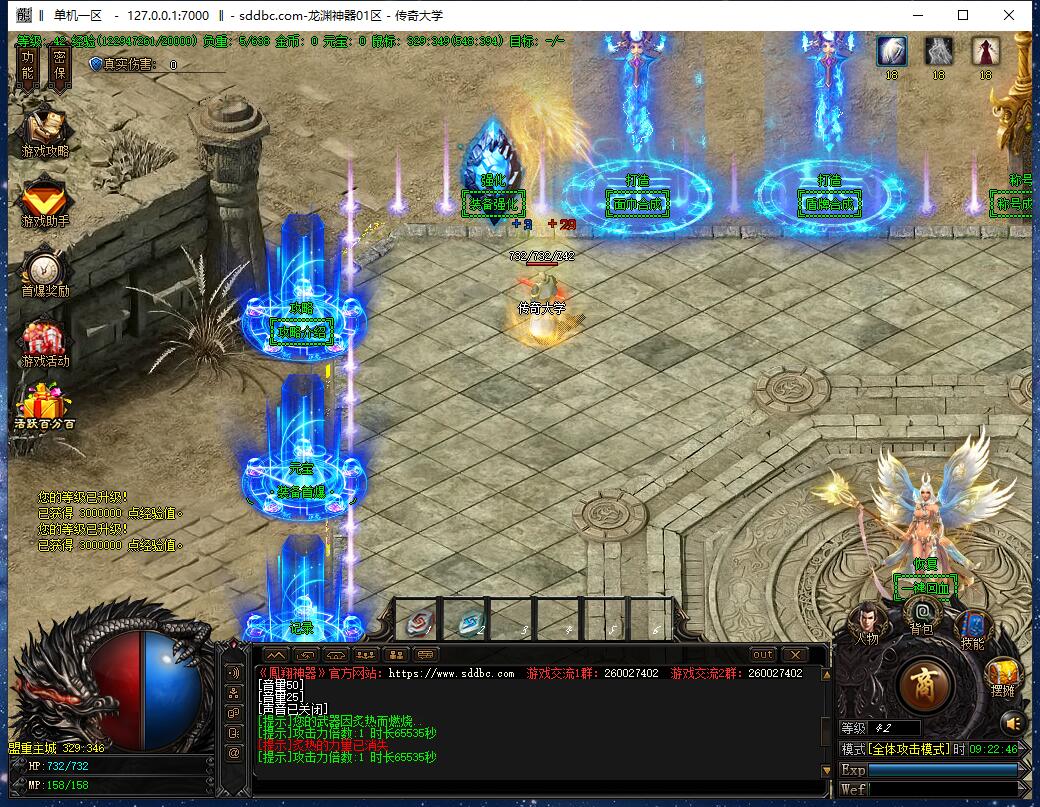Screen dimensions: 1040x807
Task: Select the blue swirl item in hotbar
Action: (469, 622)
